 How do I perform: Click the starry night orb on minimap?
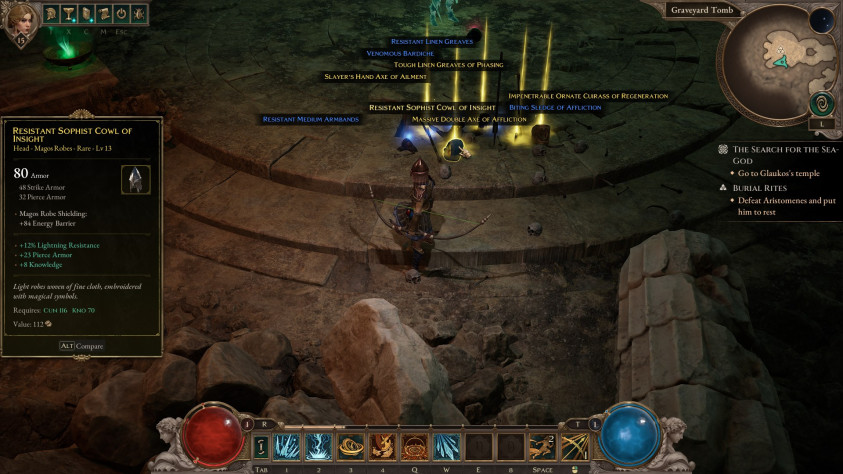[822, 20]
